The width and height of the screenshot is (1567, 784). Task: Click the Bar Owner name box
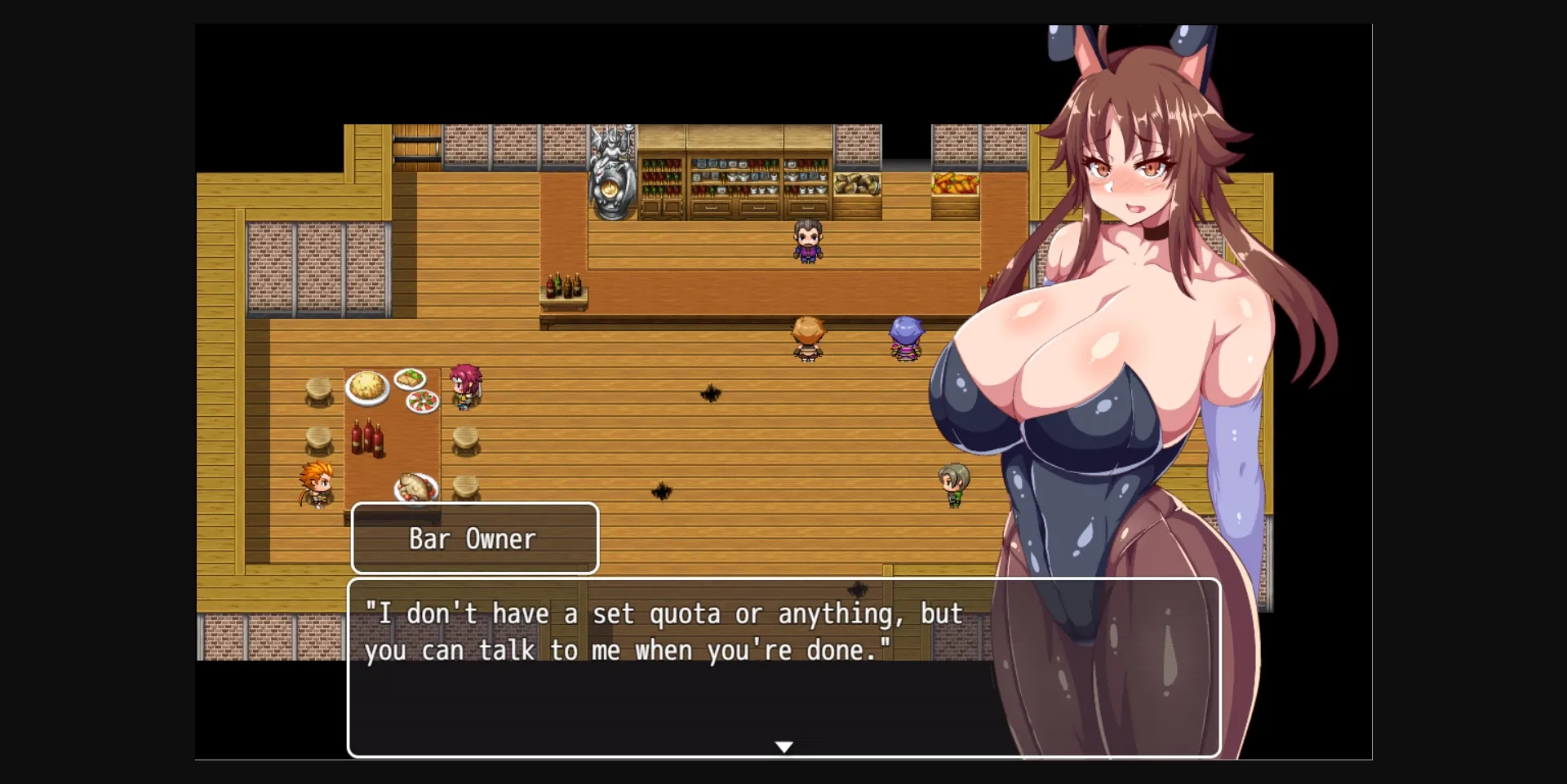[x=473, y=538]
